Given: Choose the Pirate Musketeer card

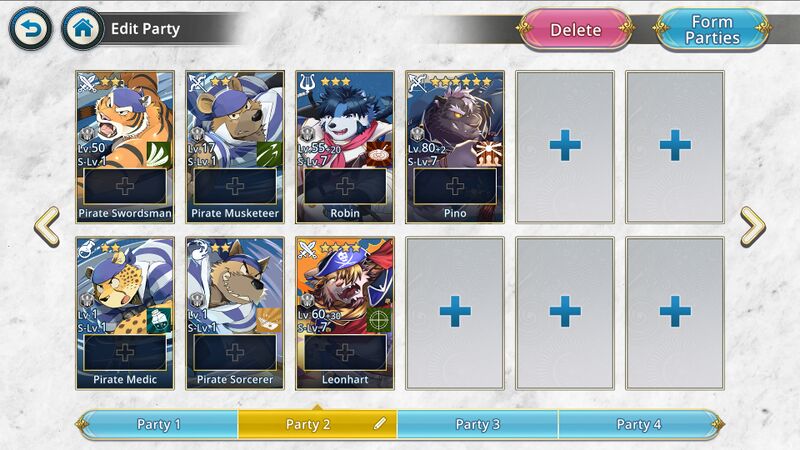Looking at the screenshot, I should pyautogui.click(x=235, y=145).
